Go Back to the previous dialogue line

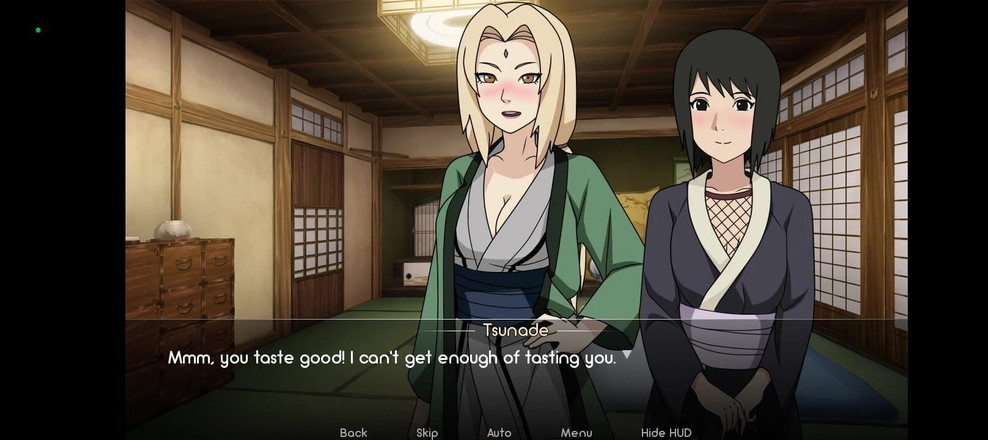[x=353, y=432]
